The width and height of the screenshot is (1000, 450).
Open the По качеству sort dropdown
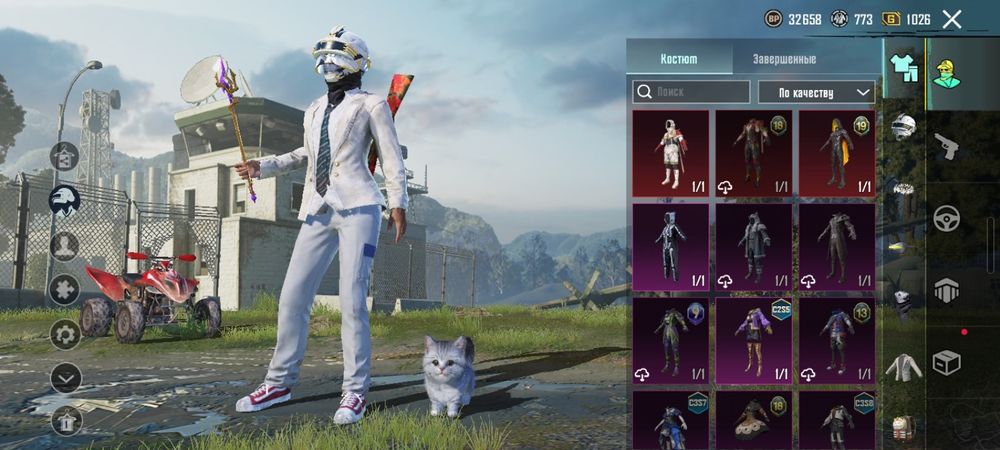point(815,92)
